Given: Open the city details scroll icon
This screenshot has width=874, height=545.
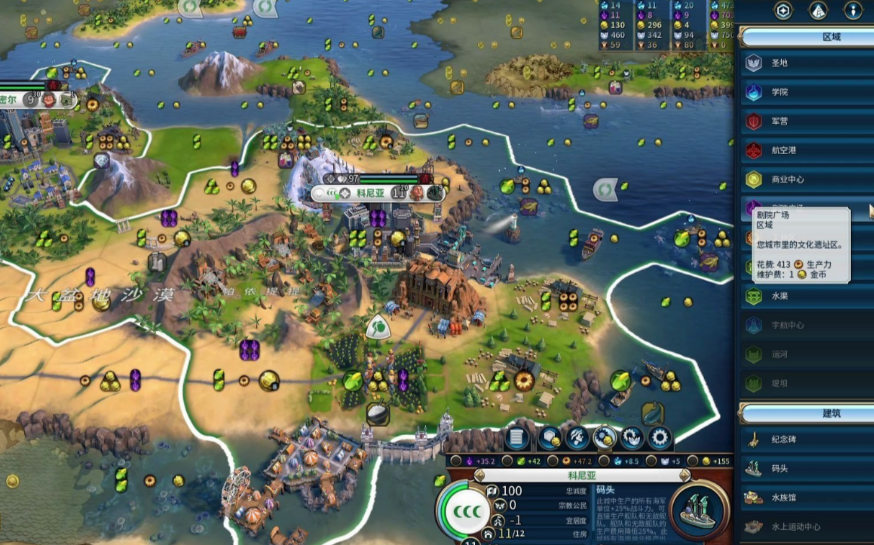Looking at the screenshot, I should point(516,437).
